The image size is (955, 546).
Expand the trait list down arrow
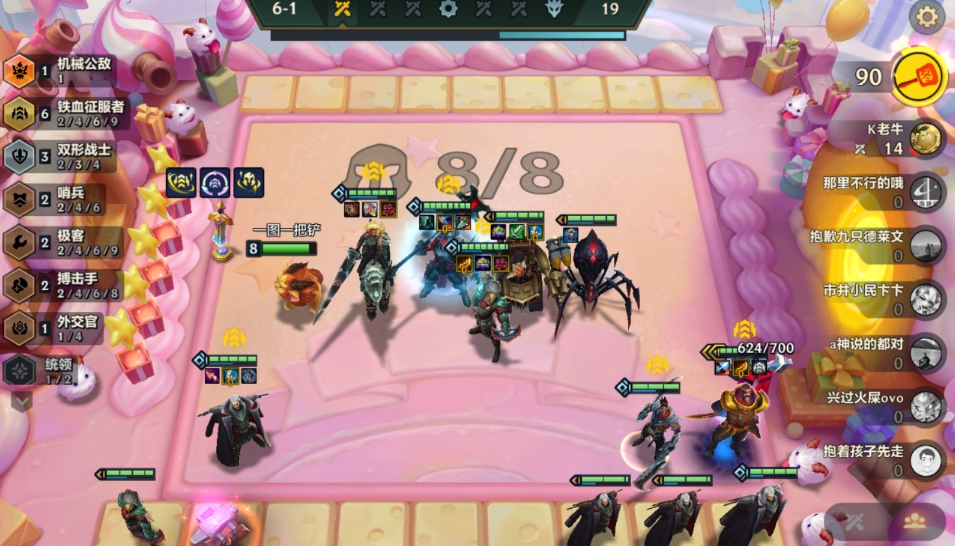(21, 400)
